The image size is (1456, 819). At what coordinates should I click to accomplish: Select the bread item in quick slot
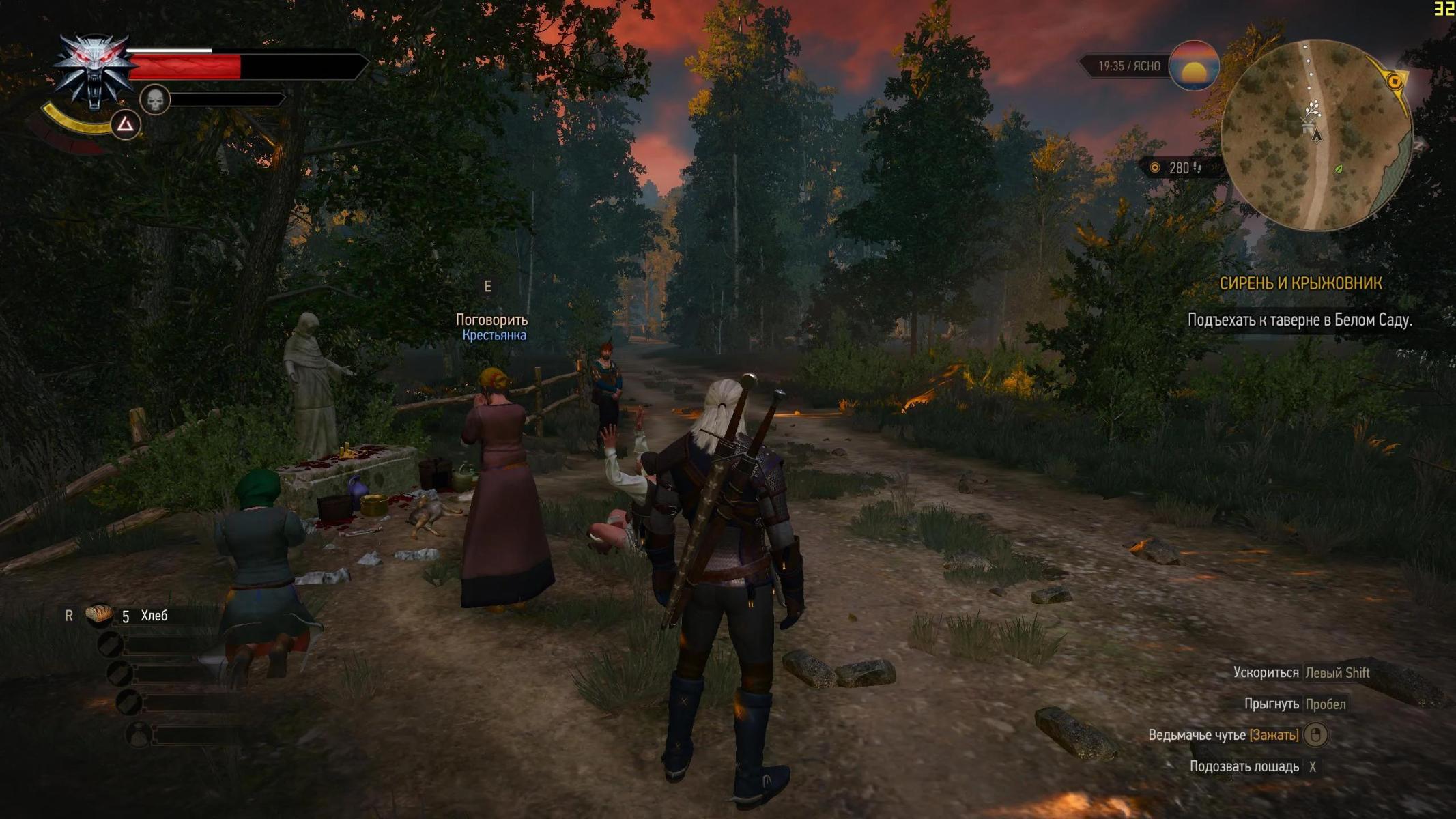100,614
